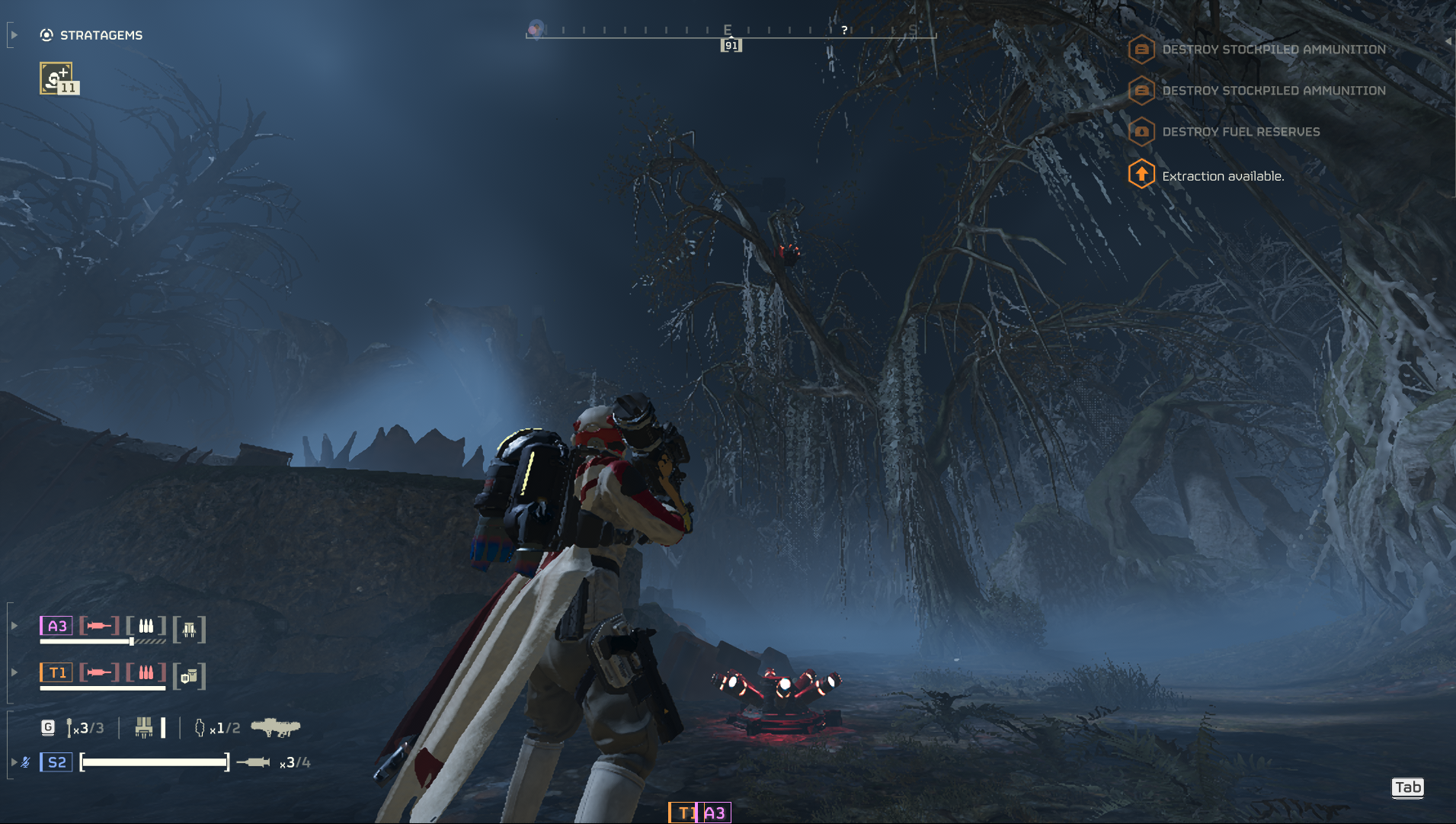Click player S2's name tag
The image size is (1456, 824).
tap(56, 762)
